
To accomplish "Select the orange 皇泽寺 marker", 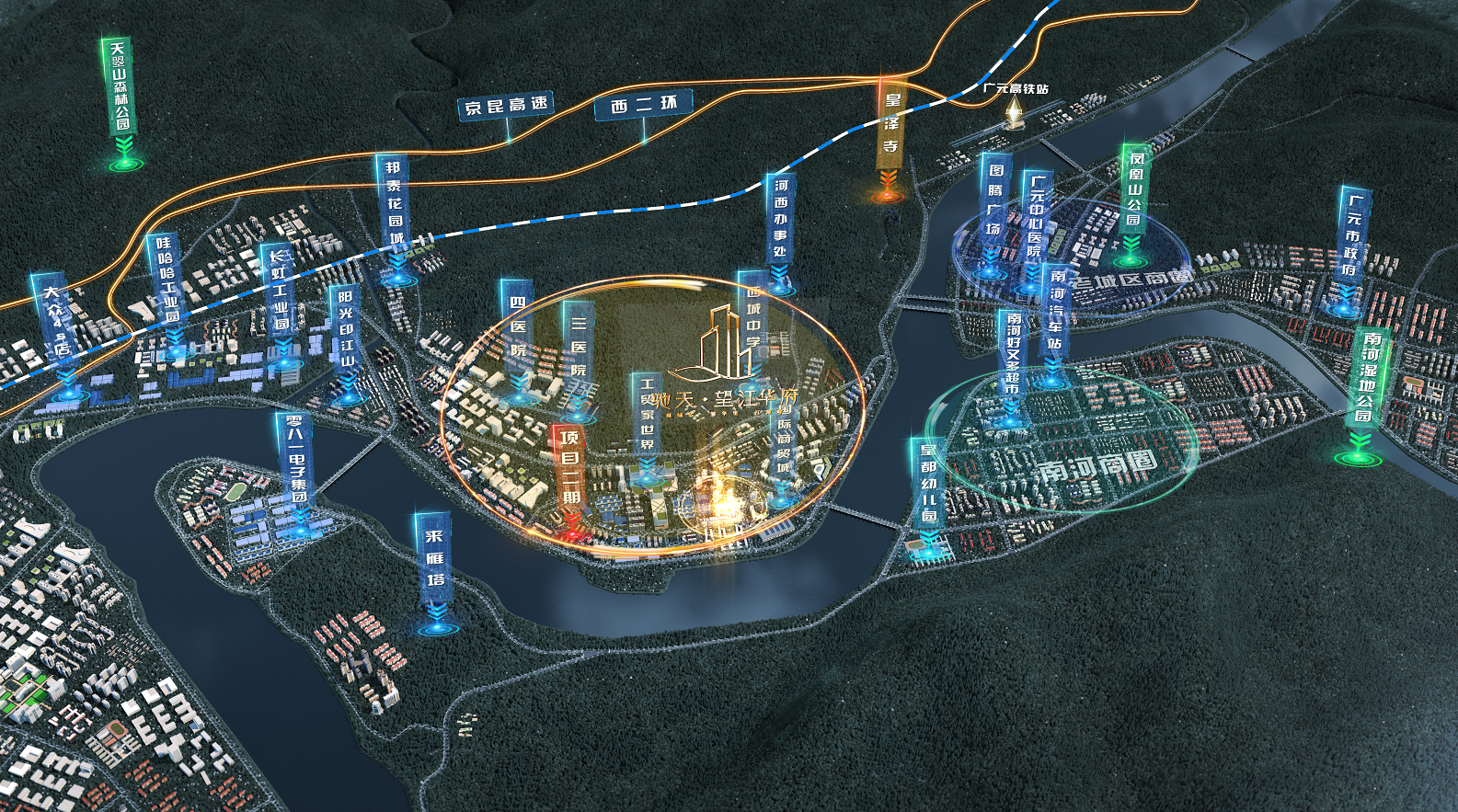I will pos(890,124).
